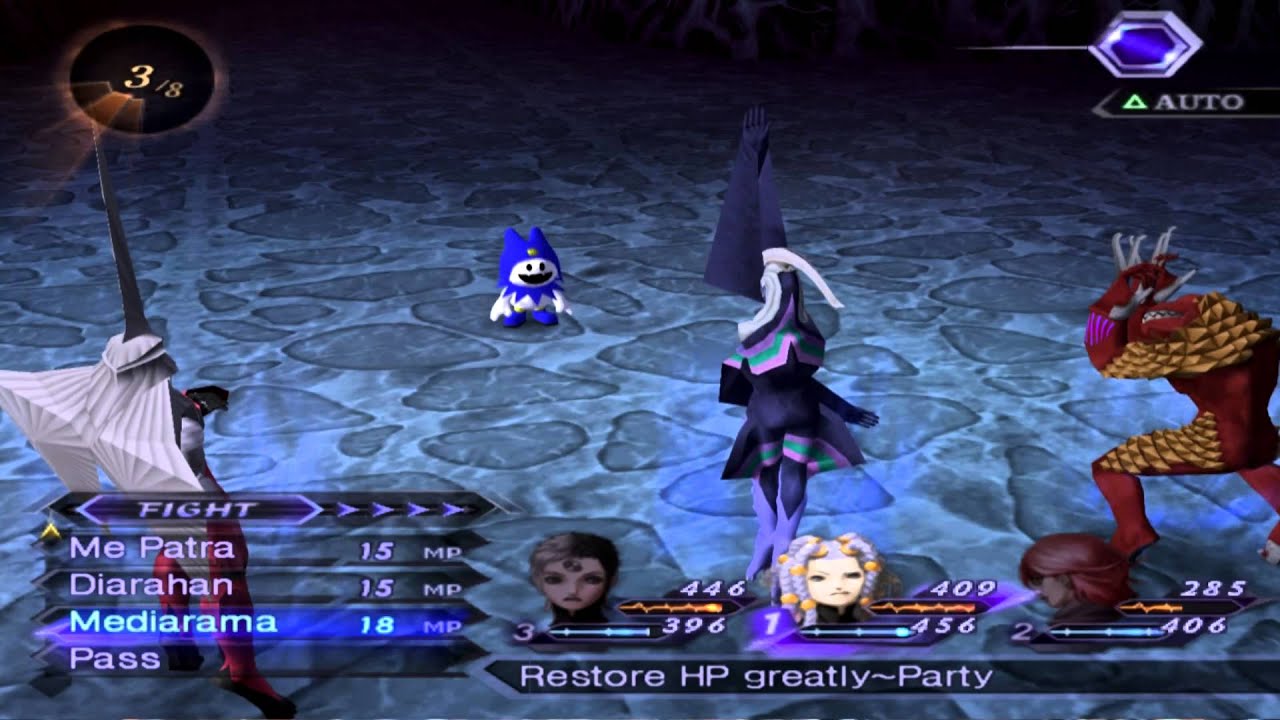Click the right-pointing chevrons next to FIGHT

click(400, 508)
